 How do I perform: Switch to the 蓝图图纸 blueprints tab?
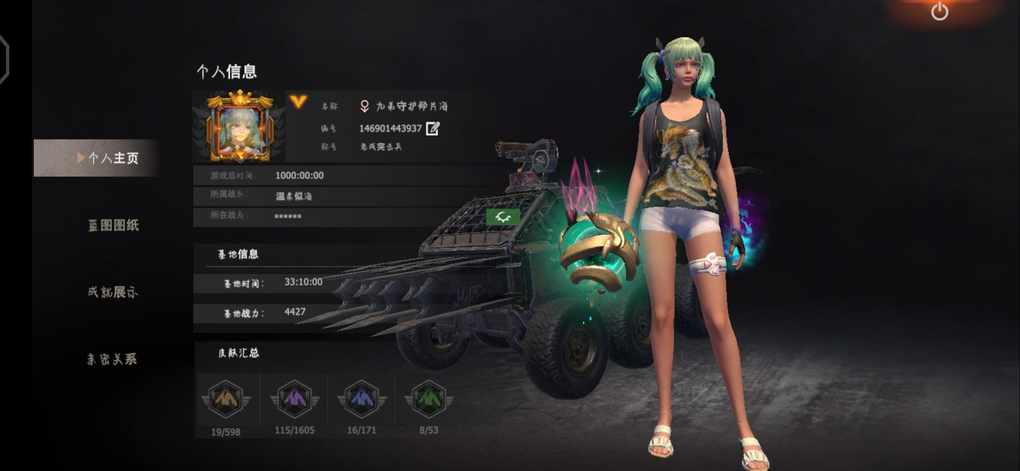click(x=113, y=225)
